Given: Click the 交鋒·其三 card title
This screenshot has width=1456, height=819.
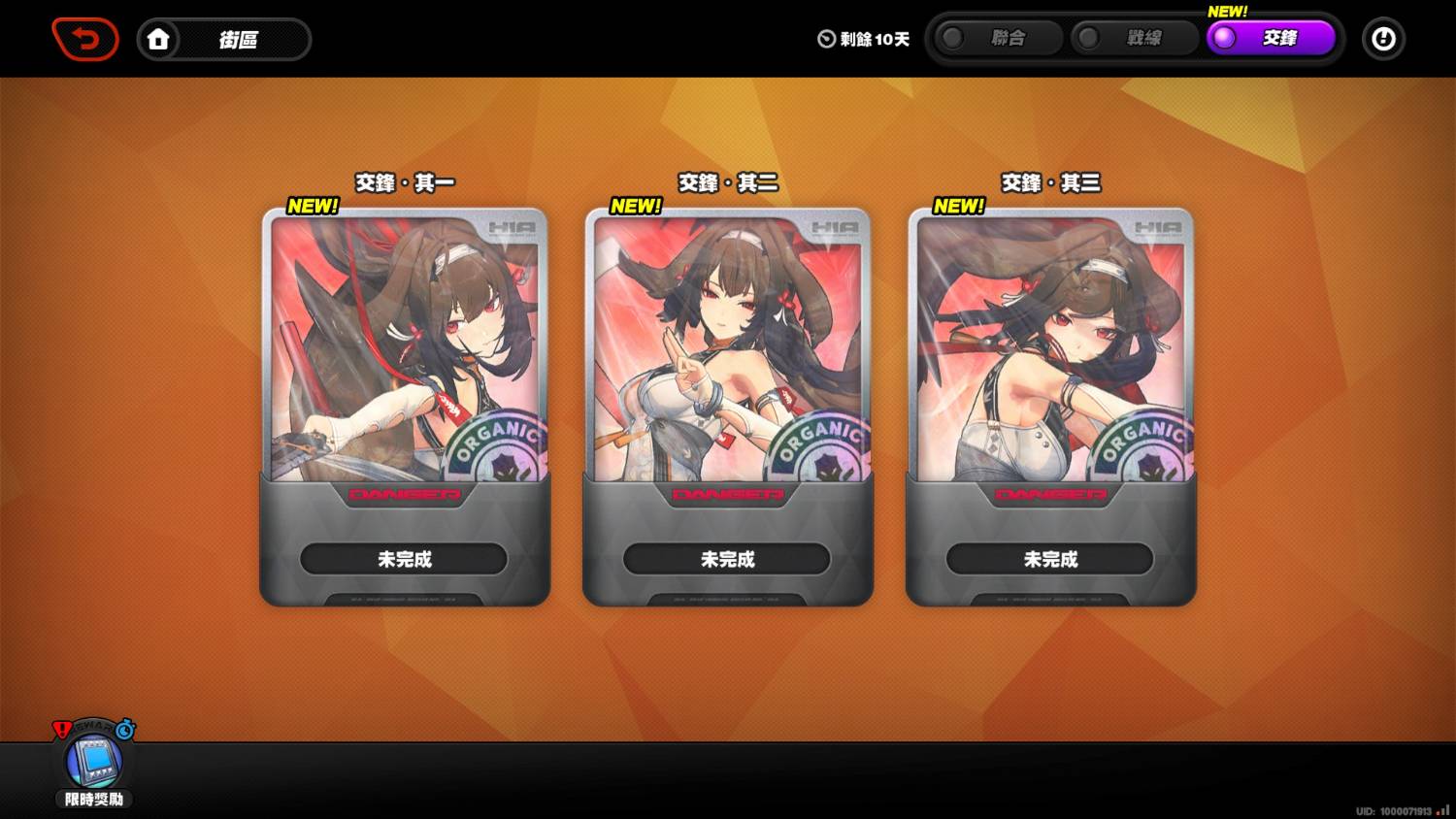Looking at the screenshot, I should (x=1052, y=182).
